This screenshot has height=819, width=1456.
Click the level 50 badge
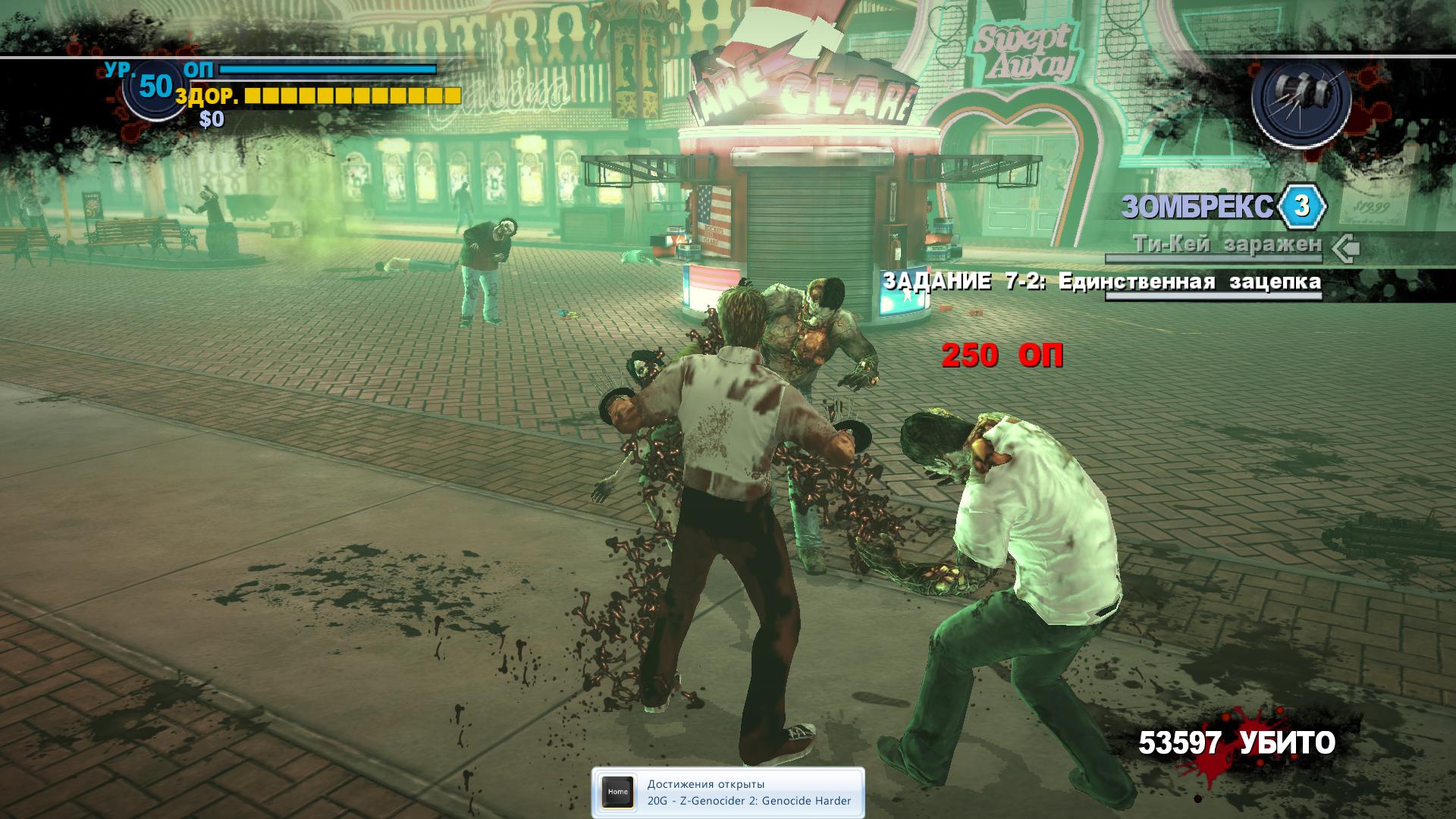click(155, 87)
